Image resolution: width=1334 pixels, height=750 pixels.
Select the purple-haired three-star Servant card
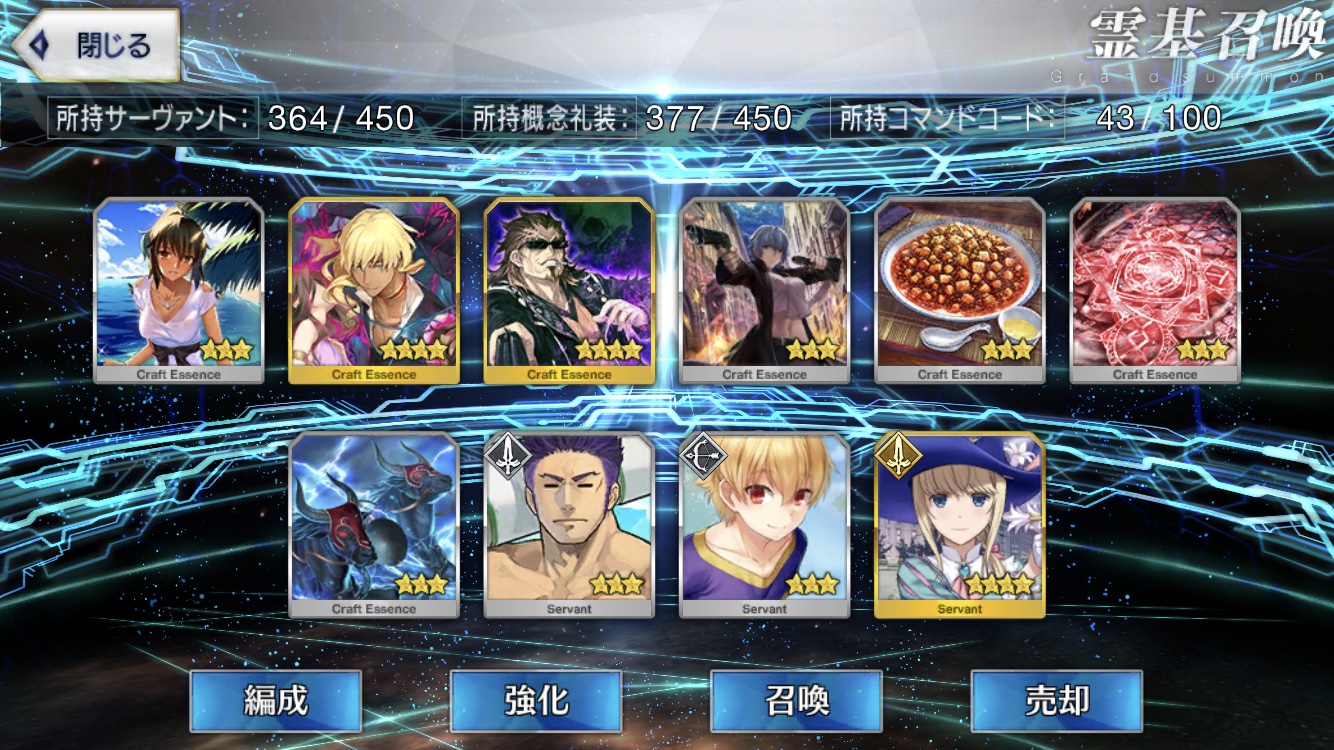[569, 524]
